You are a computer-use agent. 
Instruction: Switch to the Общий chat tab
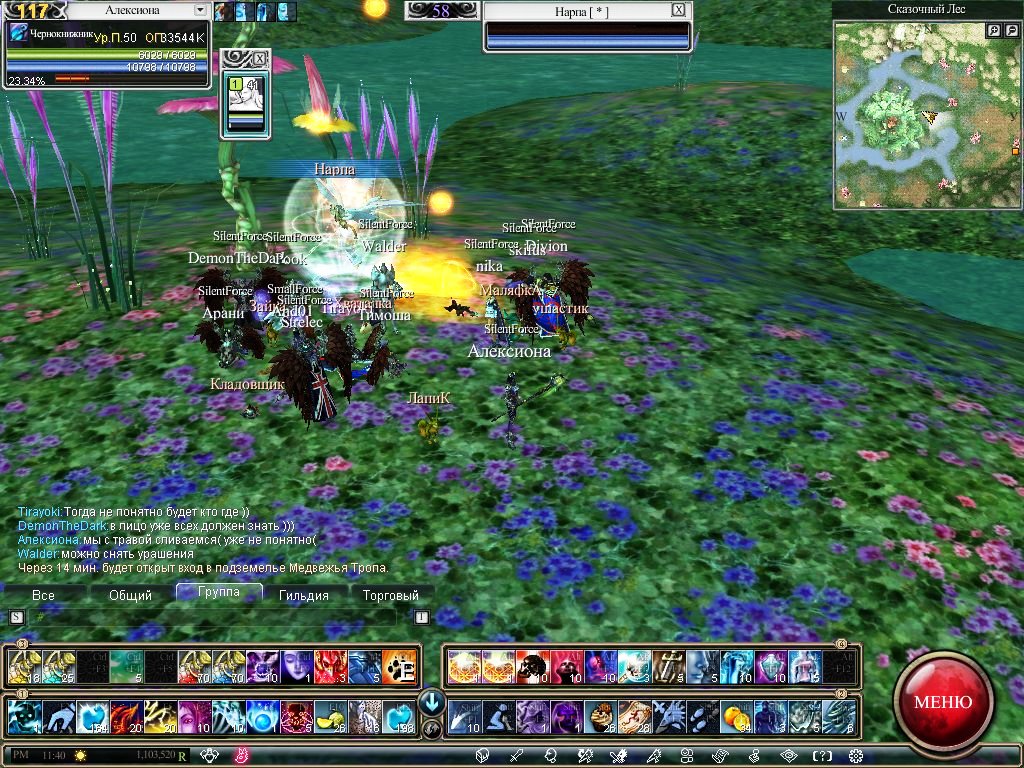pos(130,595)
